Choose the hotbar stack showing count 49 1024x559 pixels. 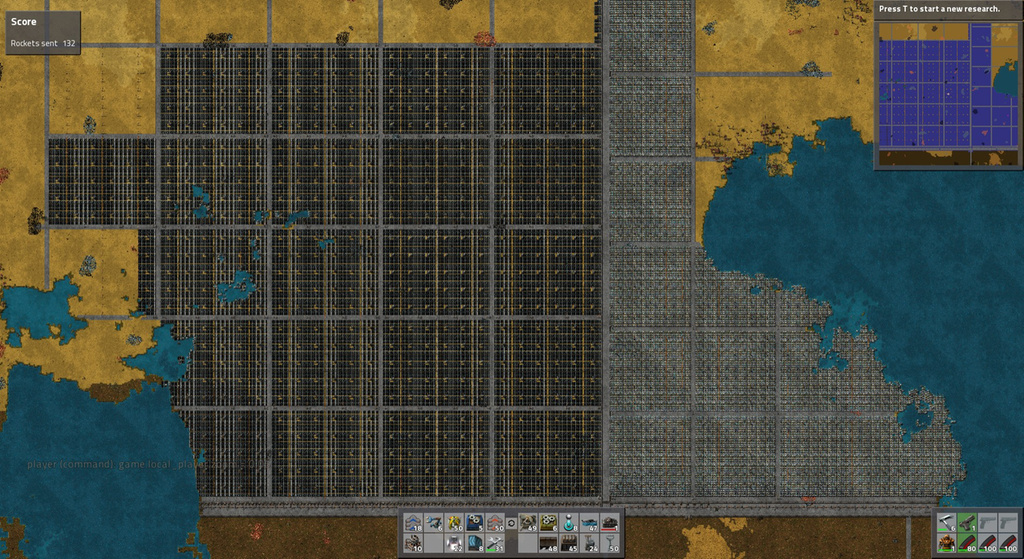click(x=528, y=522)
